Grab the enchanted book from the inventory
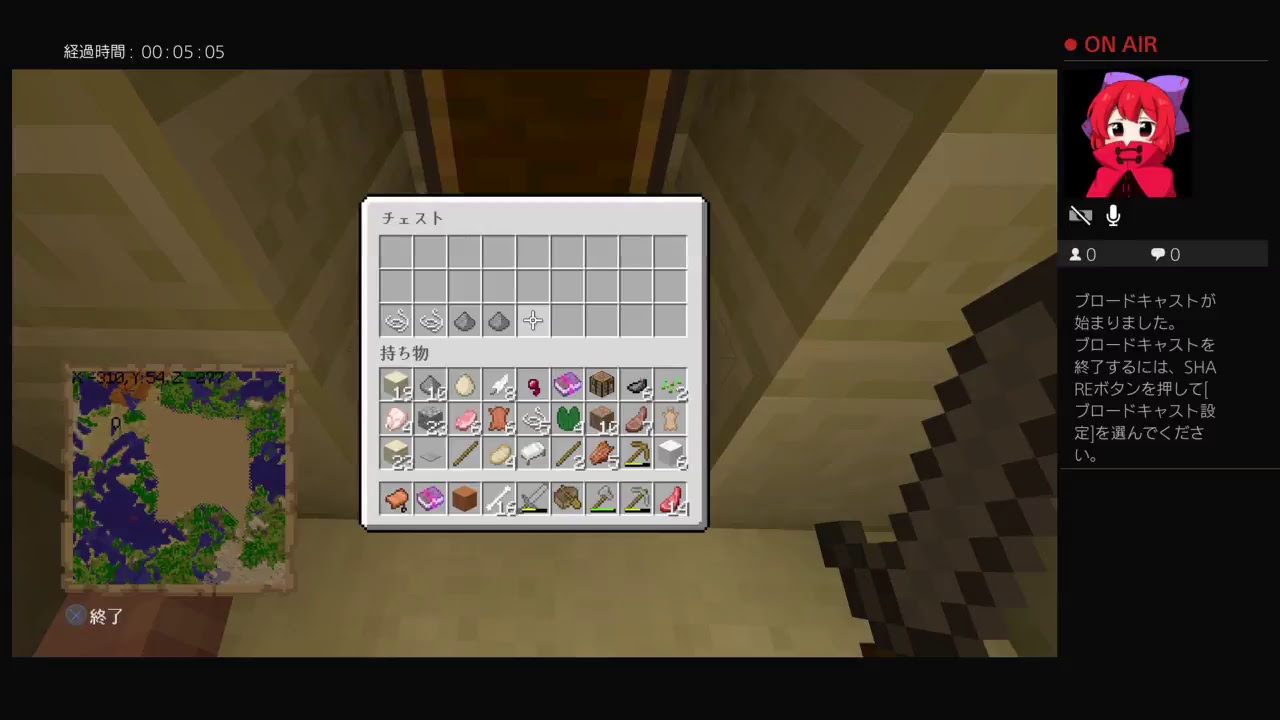The height and width of the screenshot is (720, 1280). tap(567, 387)
